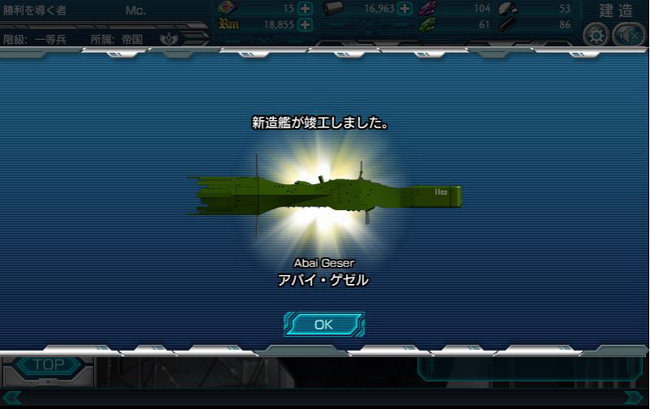Add more Rm currency with plus button
Viewport: 650px width, 409px height.
coord(304,25)
